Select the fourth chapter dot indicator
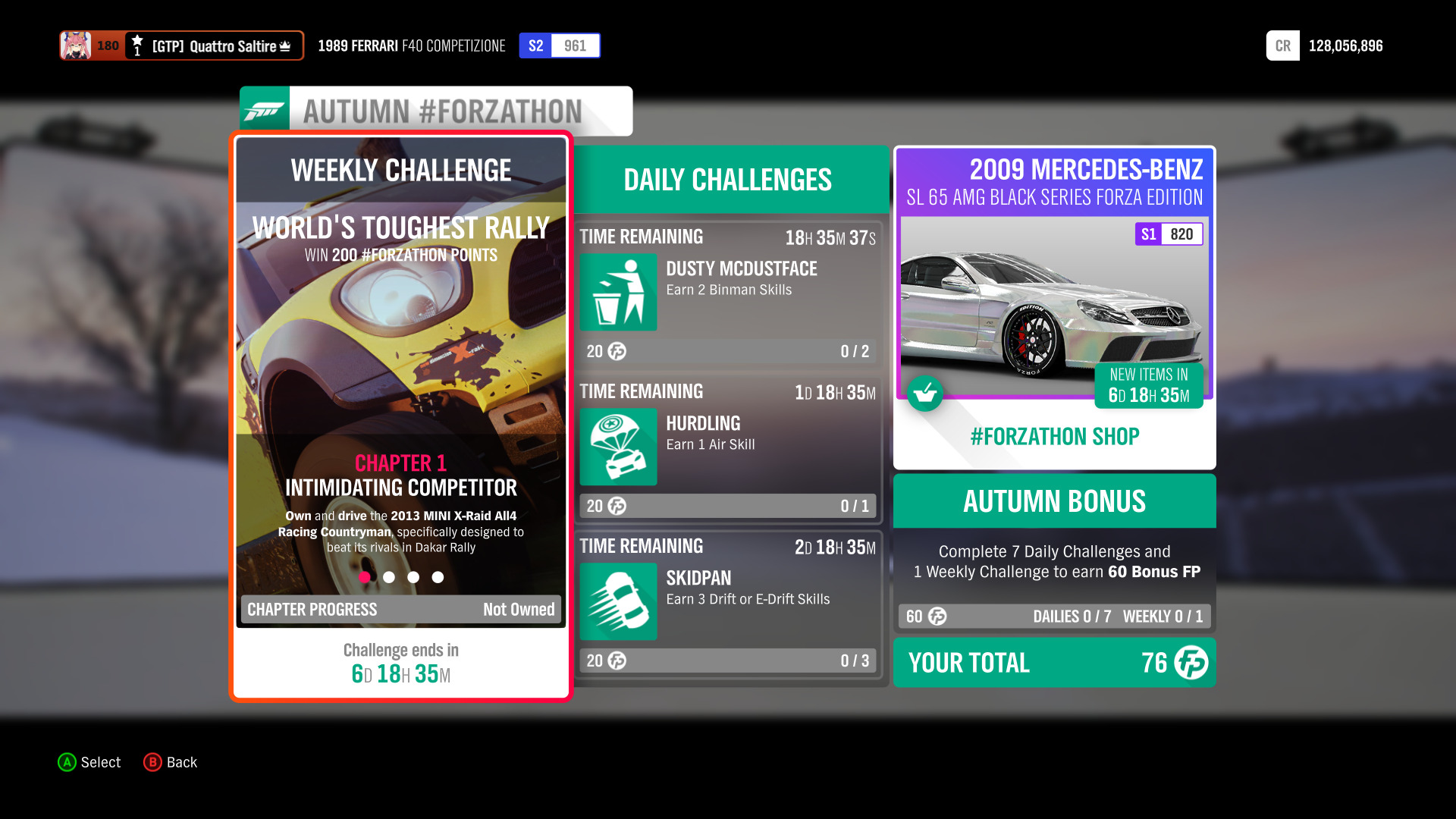Image resolution: width=1456 pixels, height=819 pixels. (x=438, y=577)
